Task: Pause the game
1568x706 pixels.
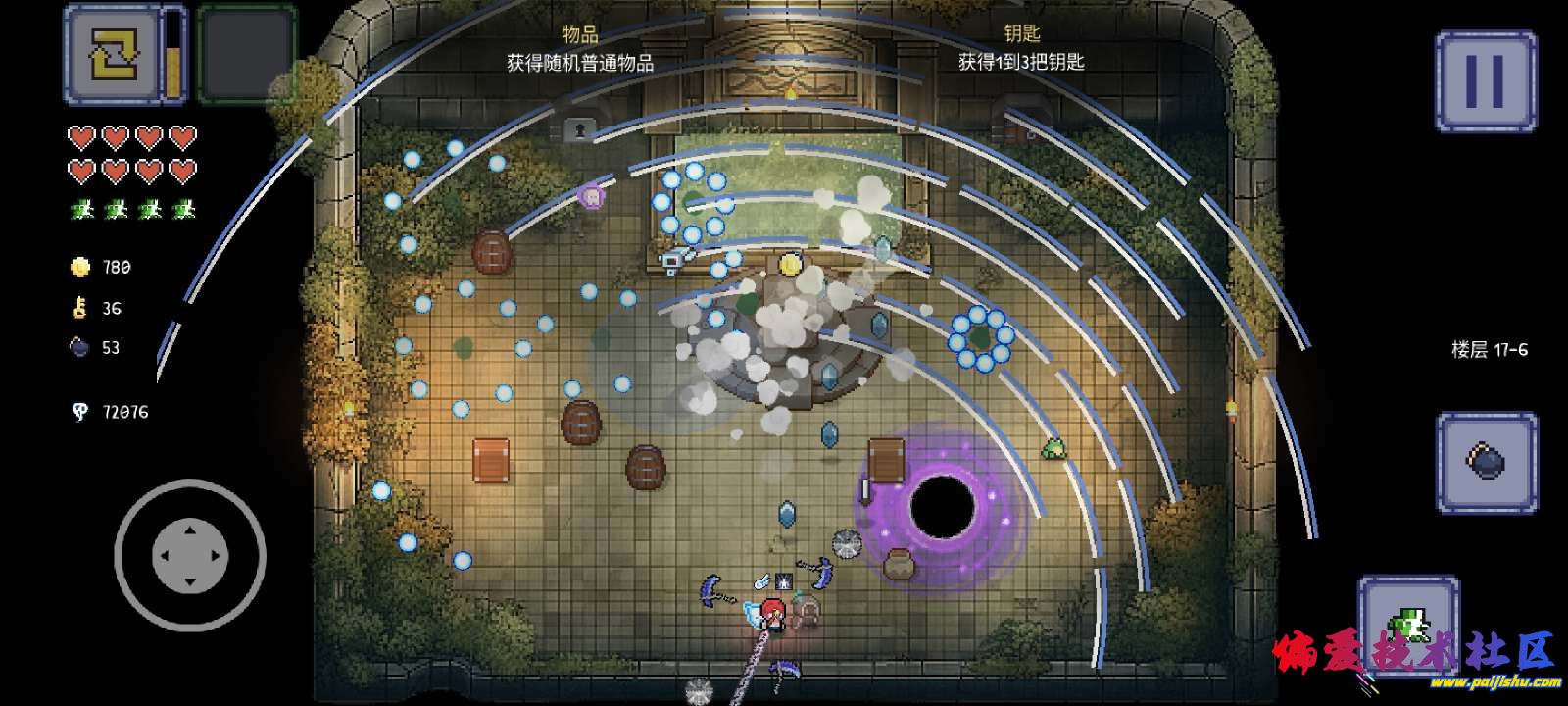Action: [x=1485, y=80]
